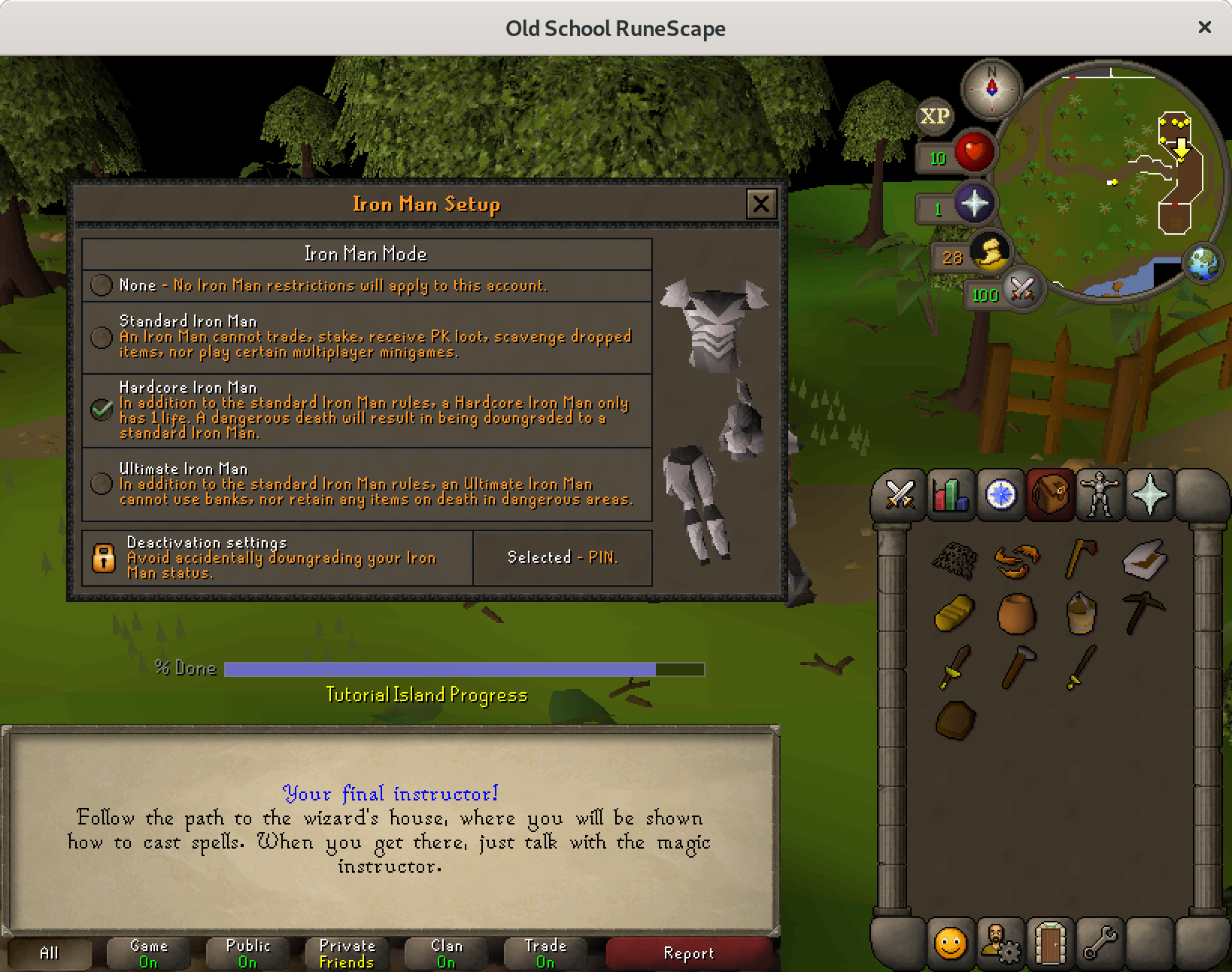The height and width of the screenshot is (972, 1232).
Task: Close the Iron Man Setup dialog
Action: (x=760, y=204)
